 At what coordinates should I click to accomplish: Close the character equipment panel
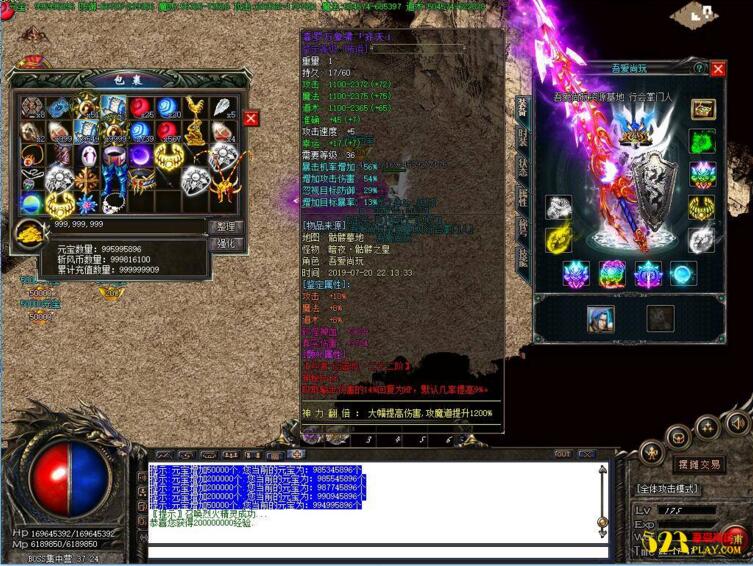click(718, 68)
